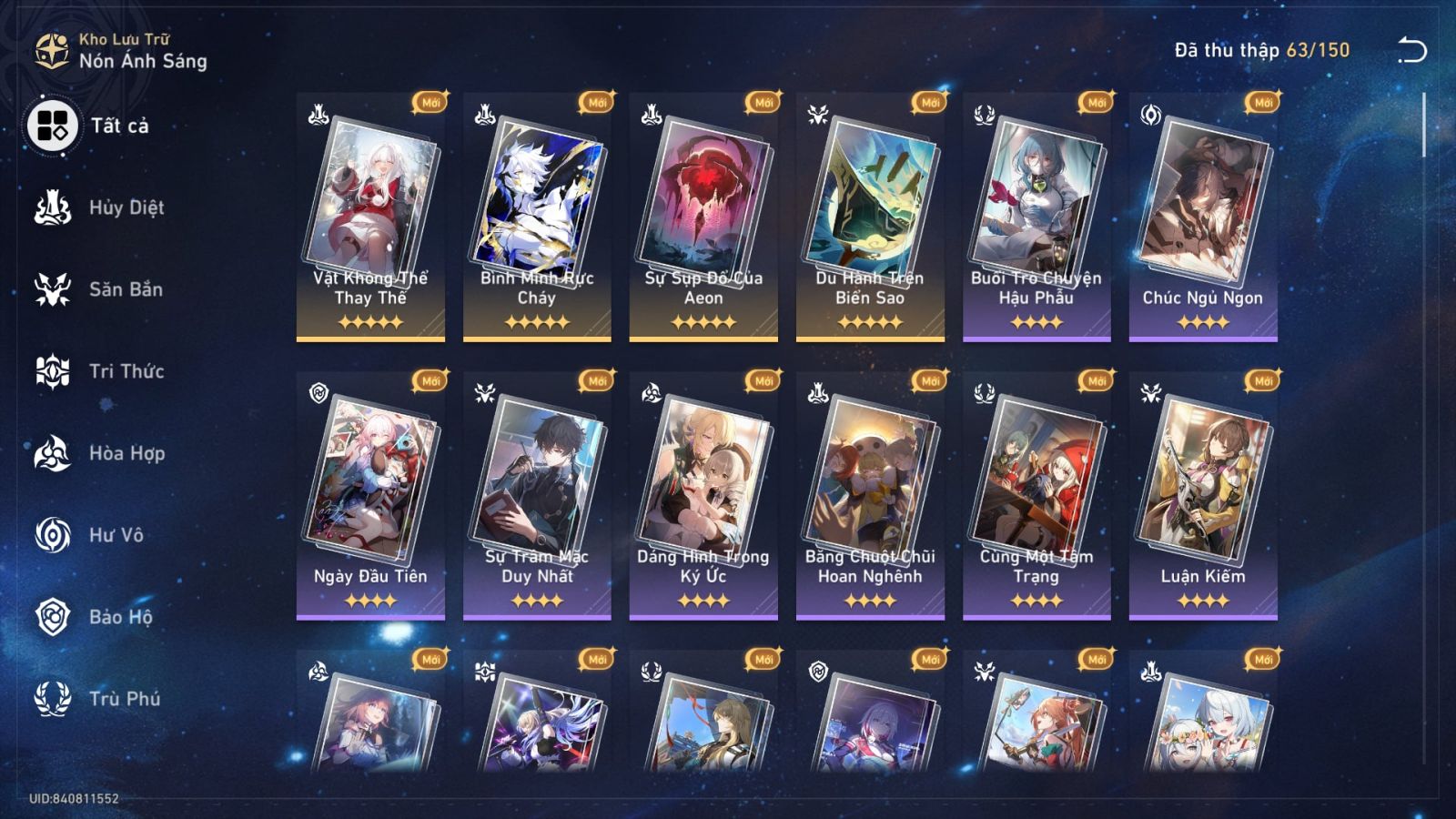This screenshot has height=819, width=1456.
Task: Select the Hủy Diệt path filter icon
Action: 55,207
